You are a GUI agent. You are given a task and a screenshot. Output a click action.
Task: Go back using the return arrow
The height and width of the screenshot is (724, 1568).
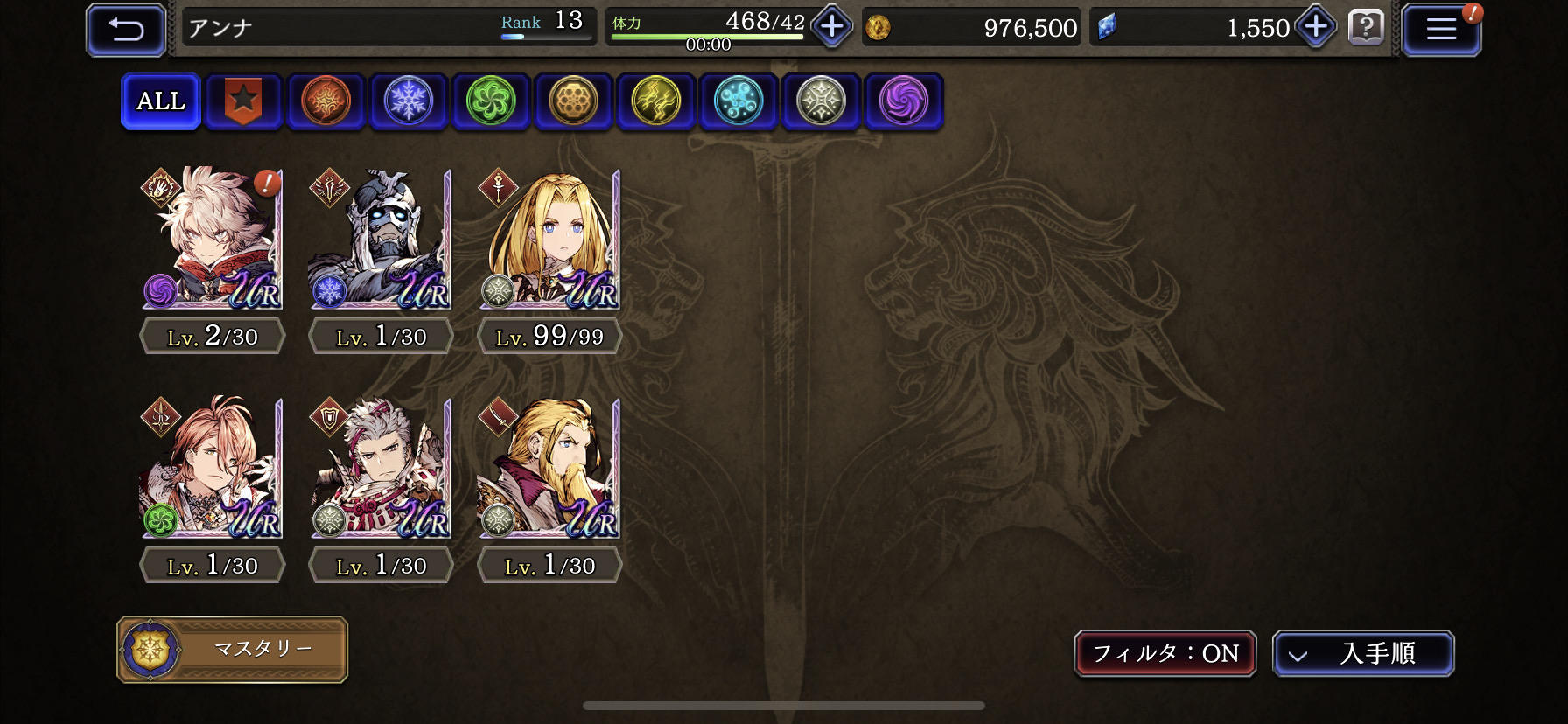[x=125, y=27]
